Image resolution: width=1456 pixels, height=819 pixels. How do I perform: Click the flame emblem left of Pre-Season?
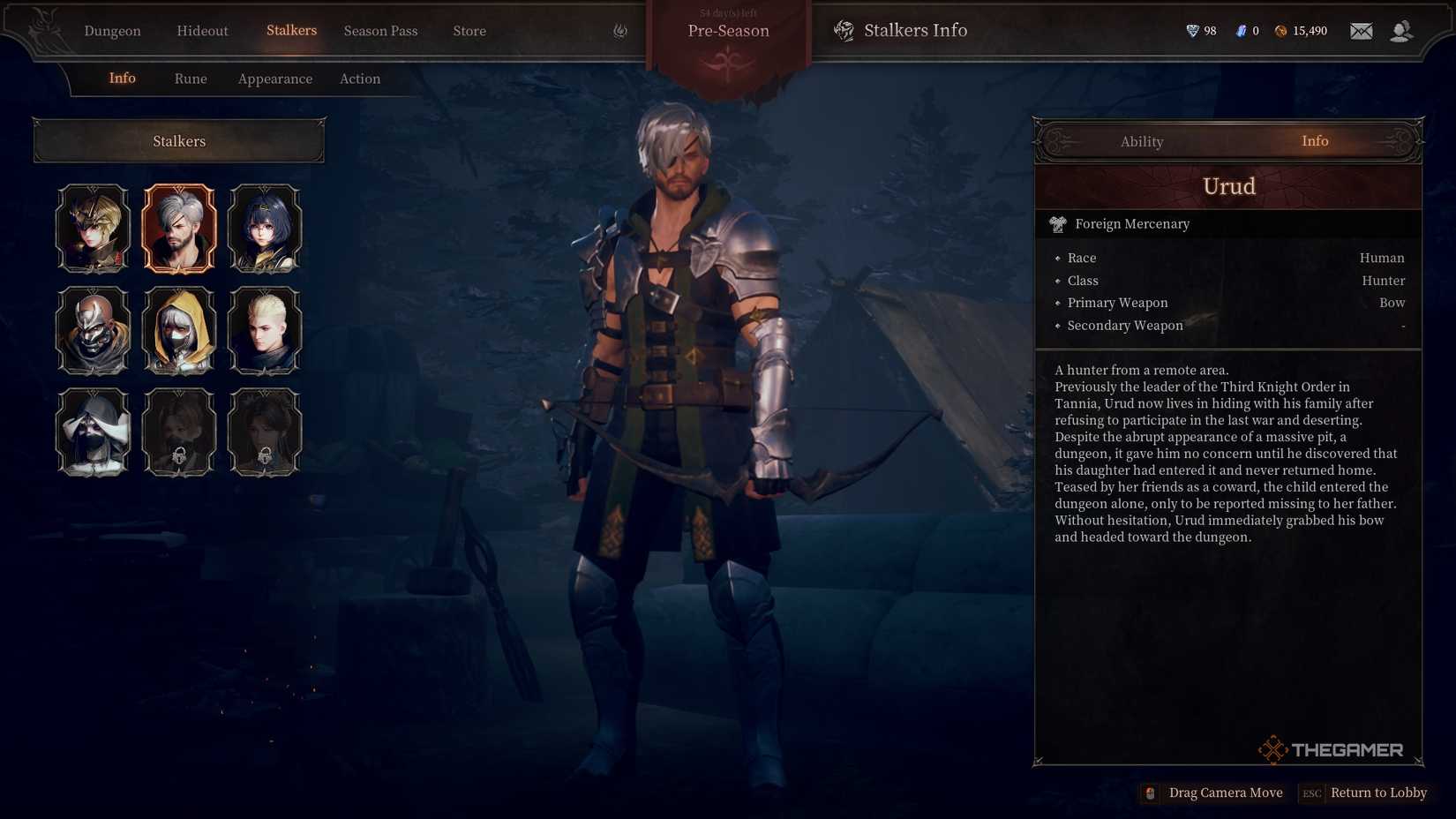tap(619, 30)
